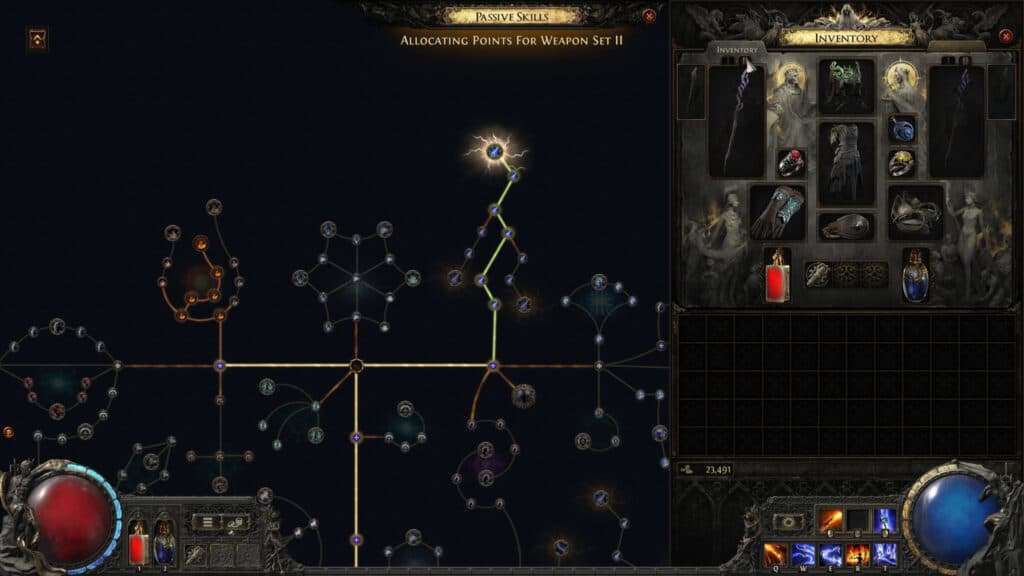This screenshot has width=1024, height=576.
Task: Click the orange arrow button at top-left
Action: (37, 39)
